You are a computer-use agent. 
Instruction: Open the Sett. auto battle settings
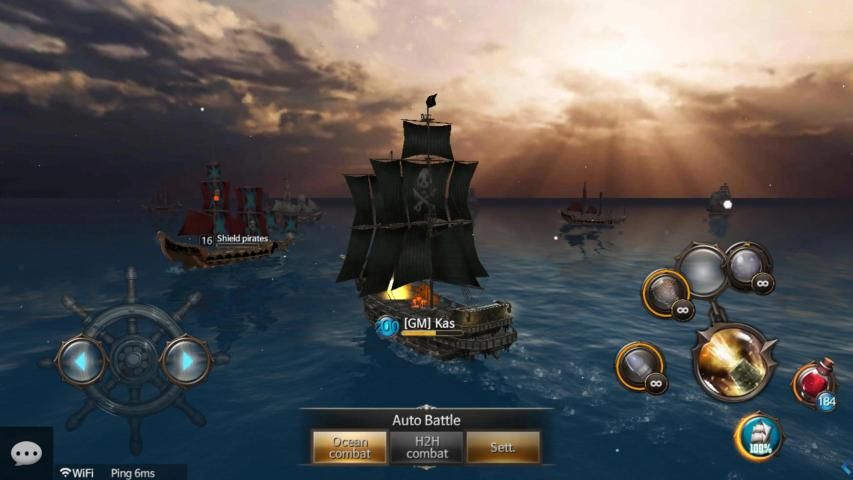[x=503, y=447]
